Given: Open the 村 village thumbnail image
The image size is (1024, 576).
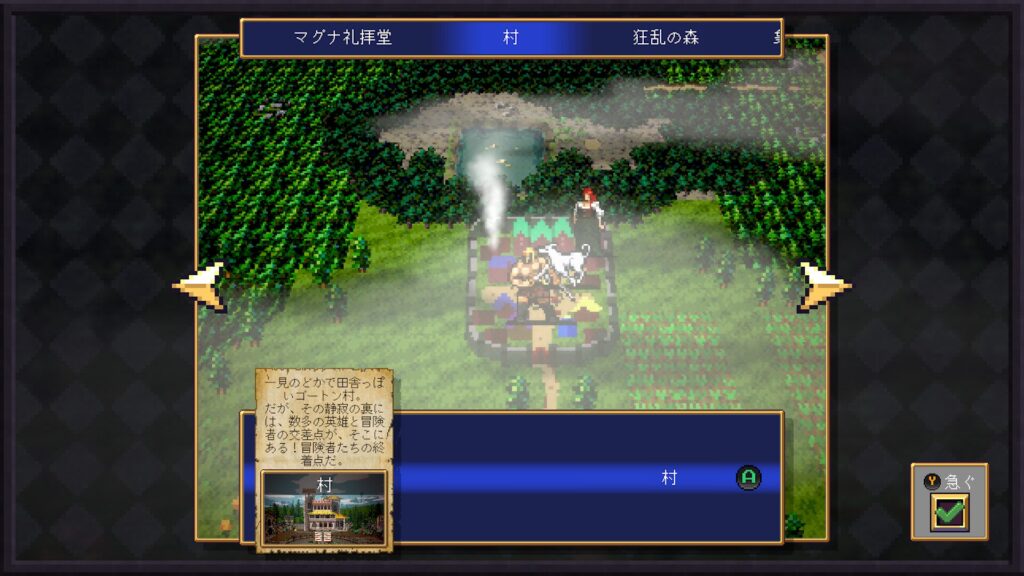Looking at the screenshot, I should (324, 508).
